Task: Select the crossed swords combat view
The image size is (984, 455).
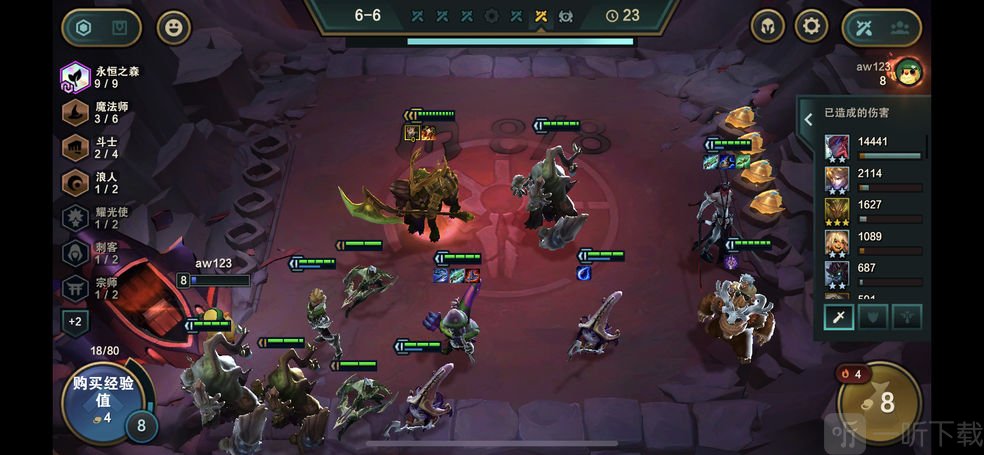Action: pos(863,27)
